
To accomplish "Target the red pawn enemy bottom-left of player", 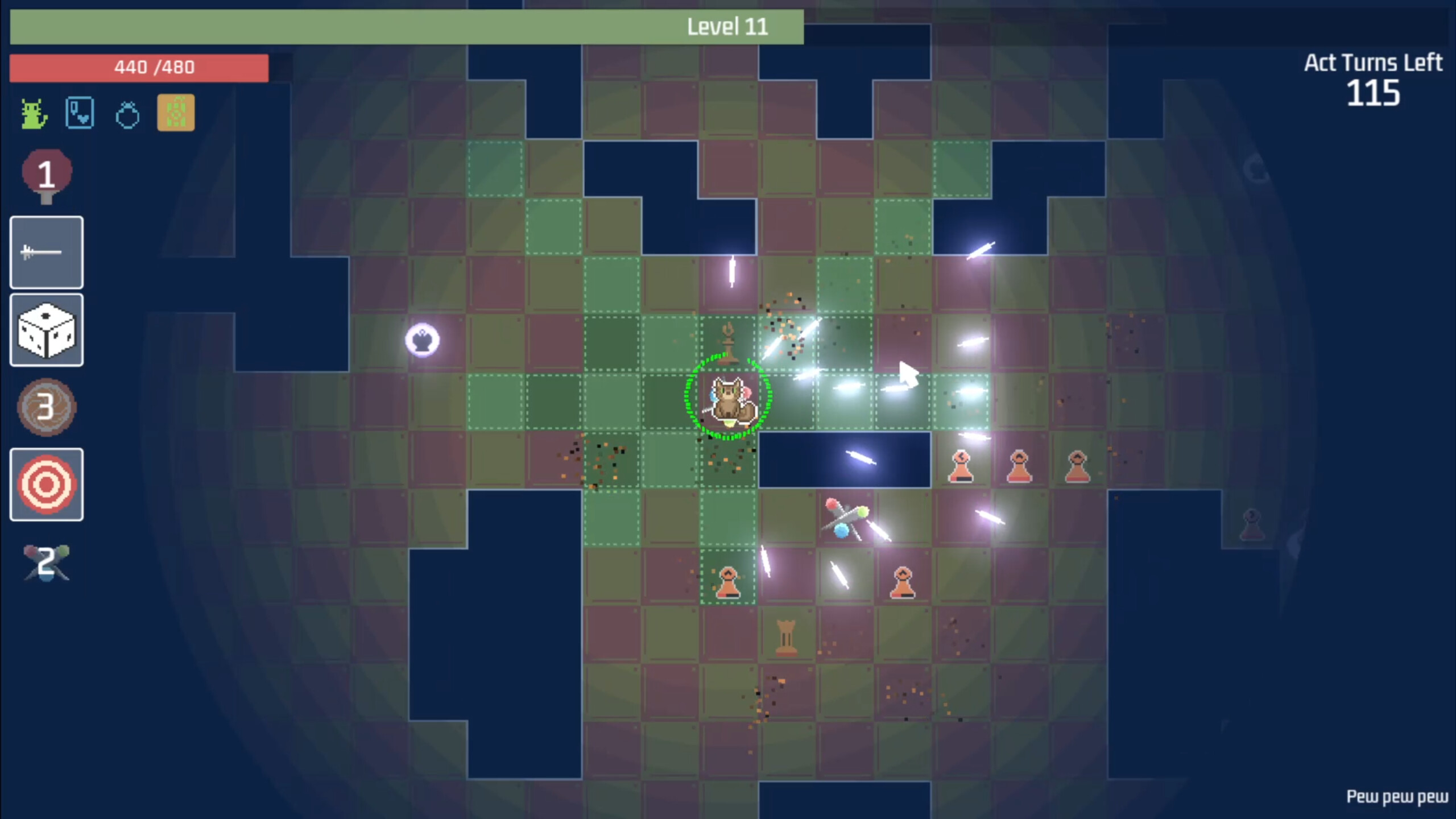I will (729, 581).
